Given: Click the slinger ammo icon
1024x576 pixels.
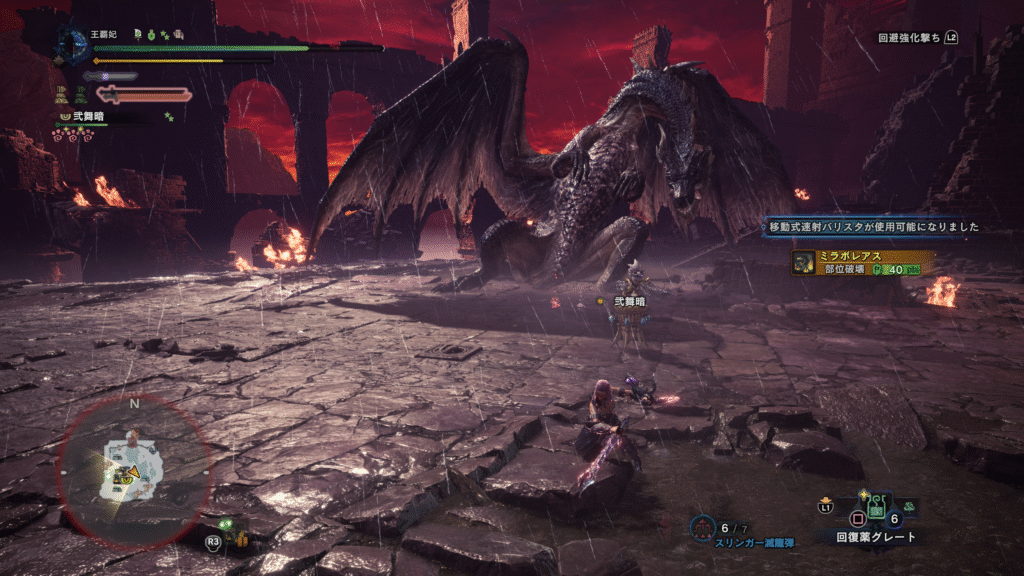Looking at the screenshot, I should (703, 526).
